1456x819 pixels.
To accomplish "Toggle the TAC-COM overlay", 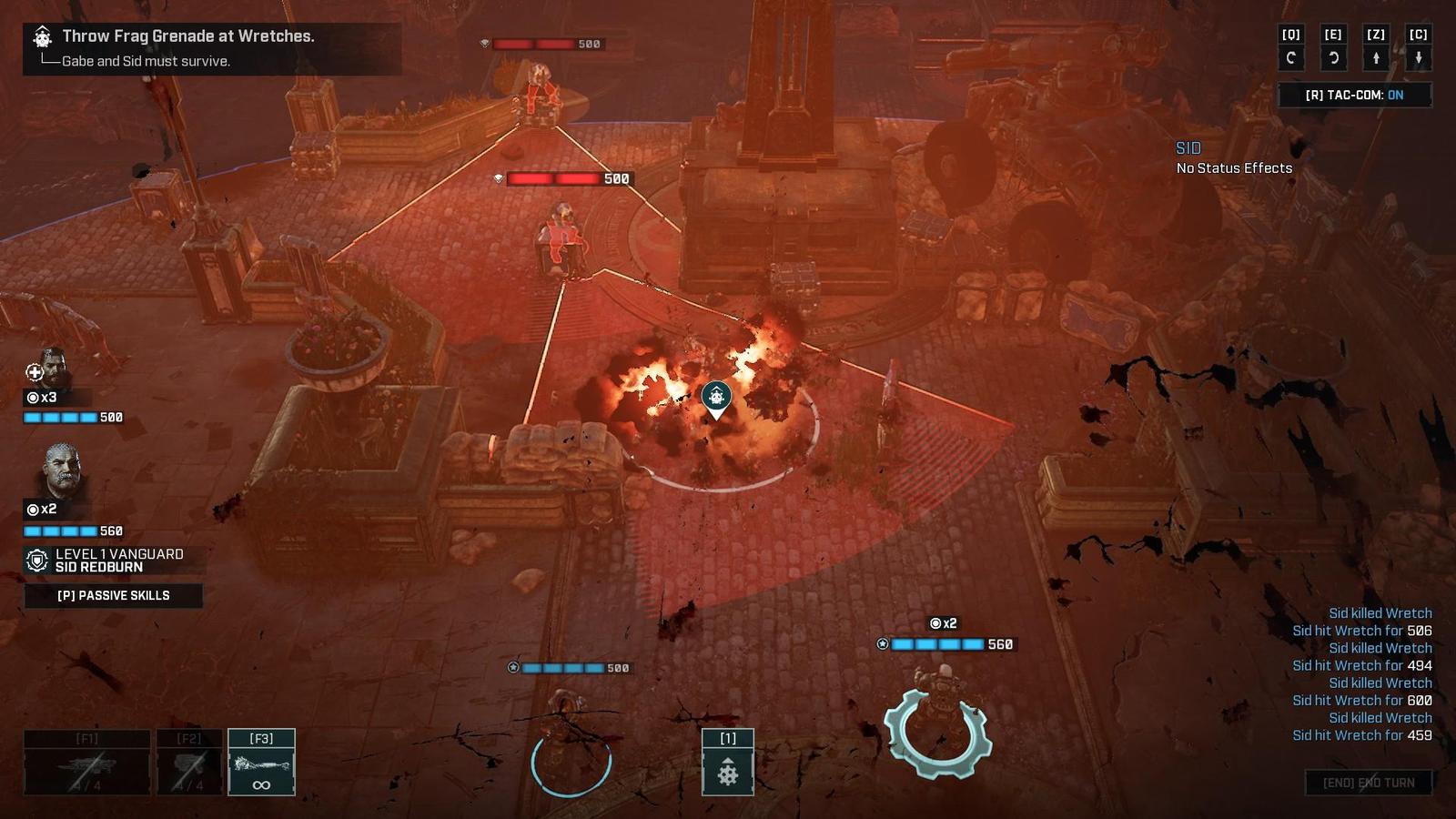I will point(1354,95).
